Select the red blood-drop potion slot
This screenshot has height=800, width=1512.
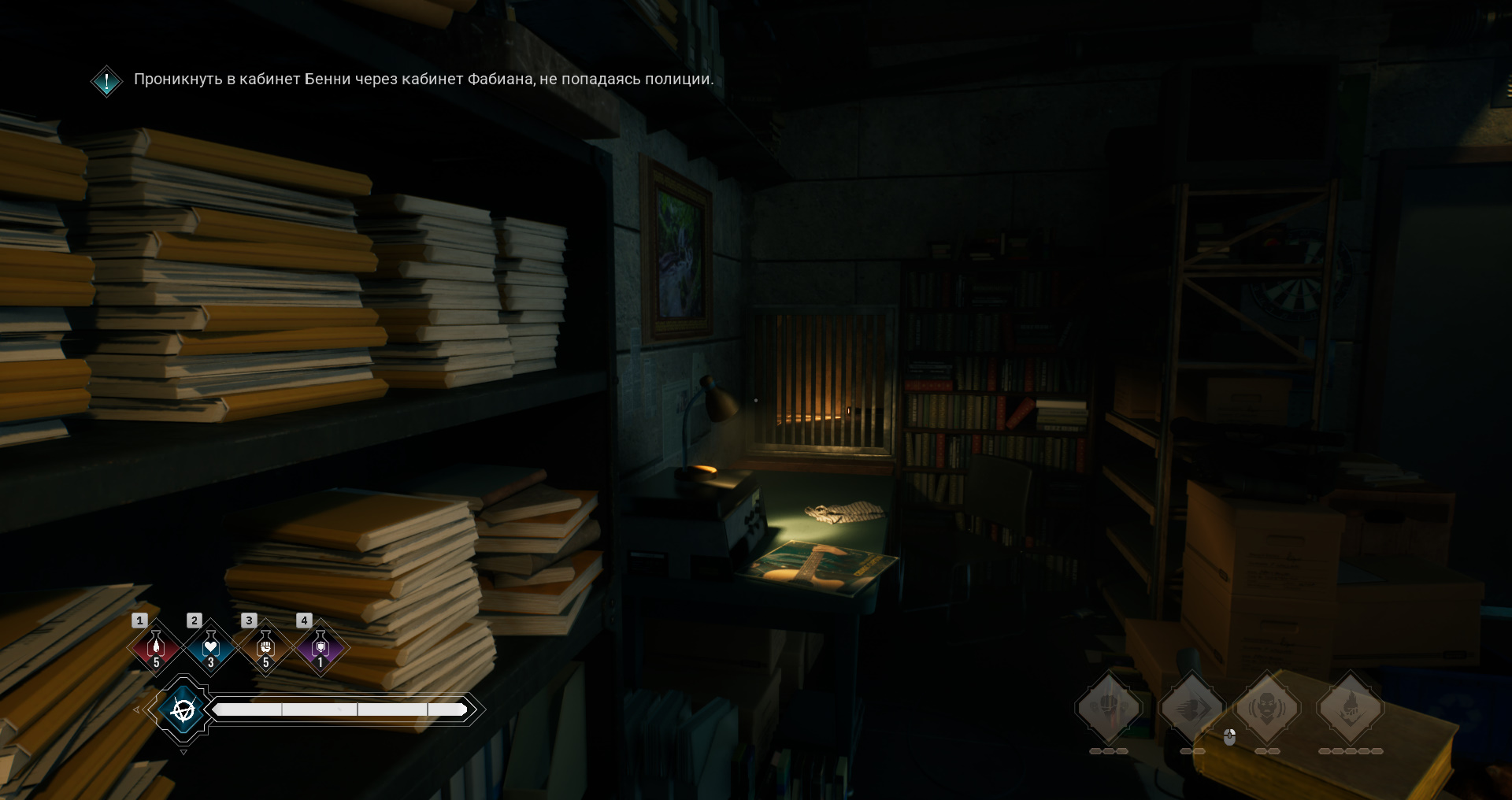156,647
